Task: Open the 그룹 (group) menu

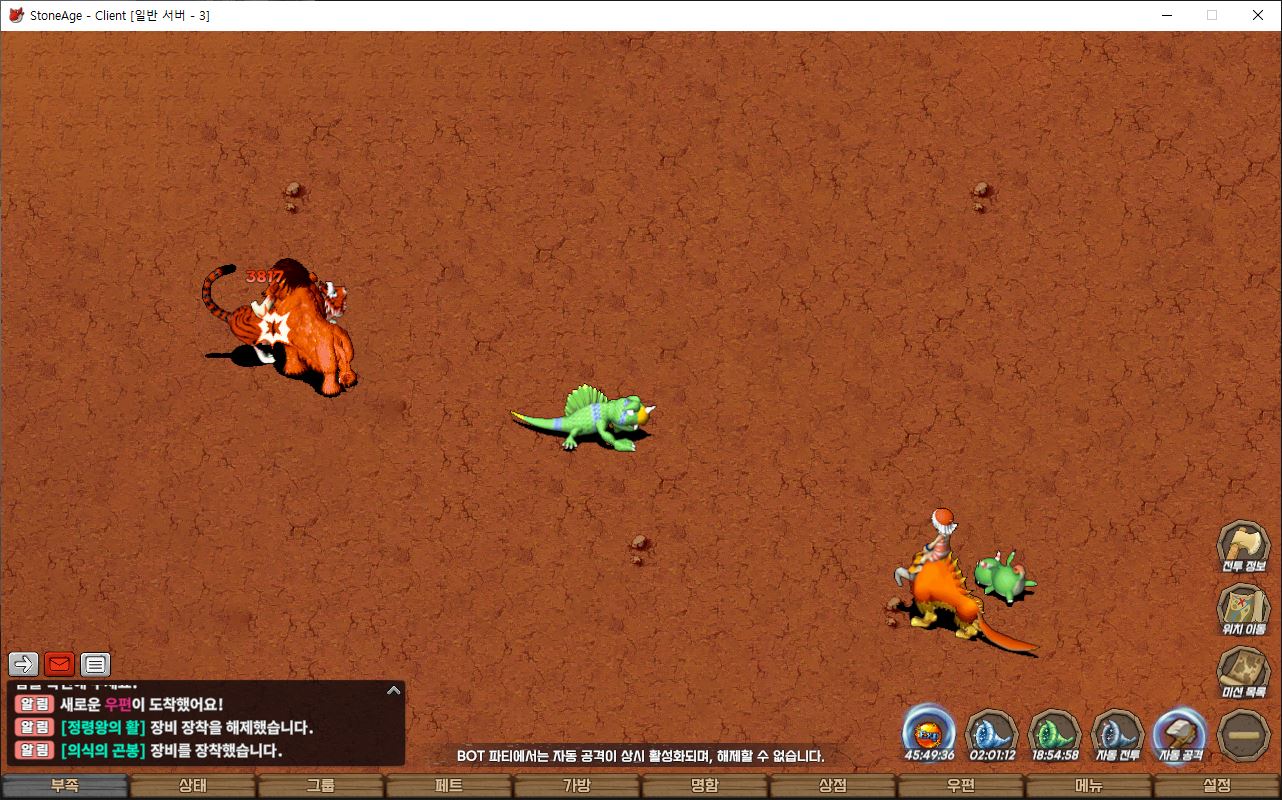Action: [x=321, y=786]
